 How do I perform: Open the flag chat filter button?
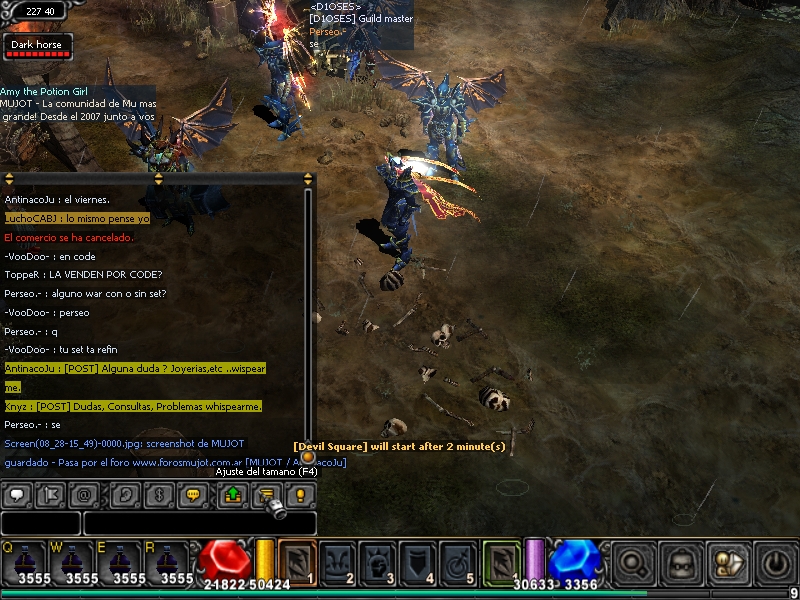pyautogui.click(x=50, y=495)
